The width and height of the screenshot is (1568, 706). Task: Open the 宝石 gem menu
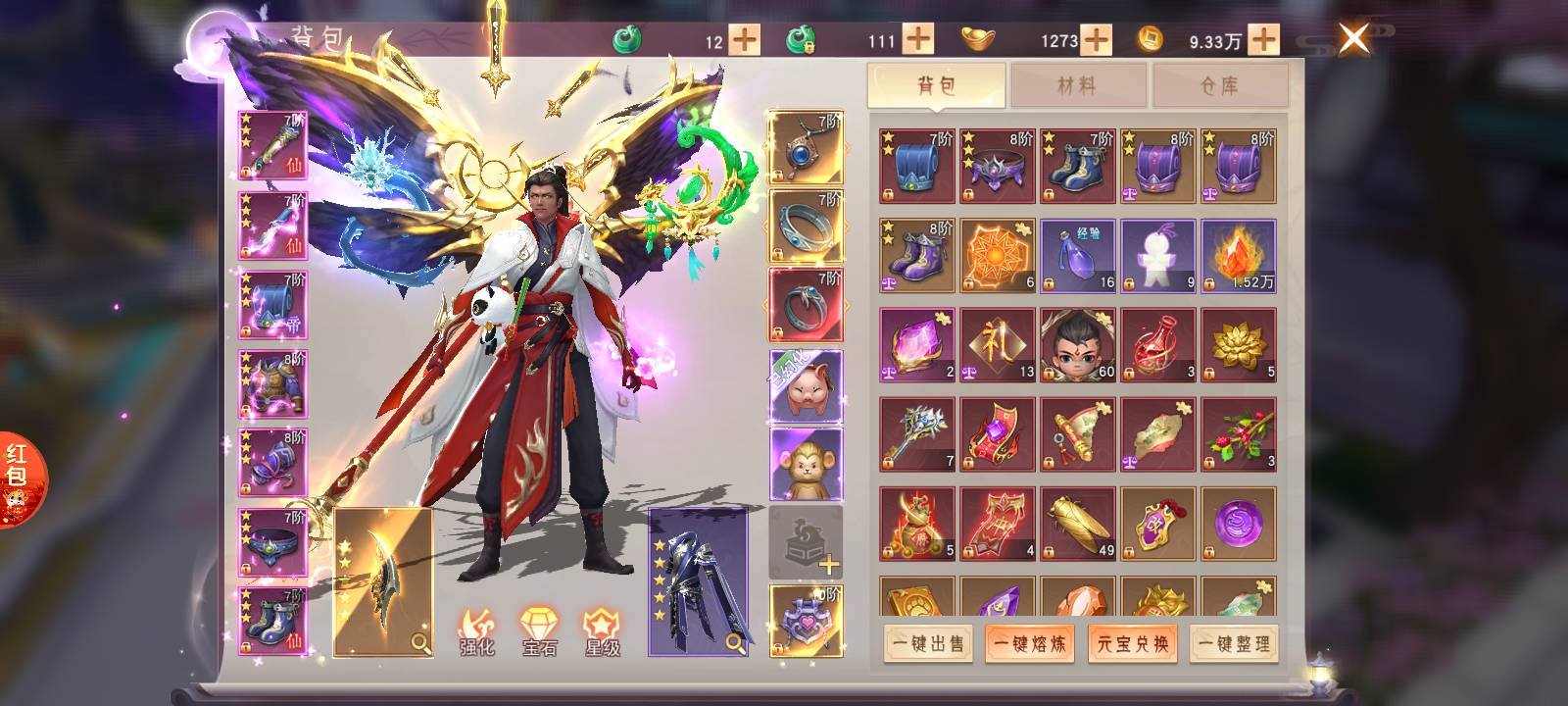pos(539,632)
